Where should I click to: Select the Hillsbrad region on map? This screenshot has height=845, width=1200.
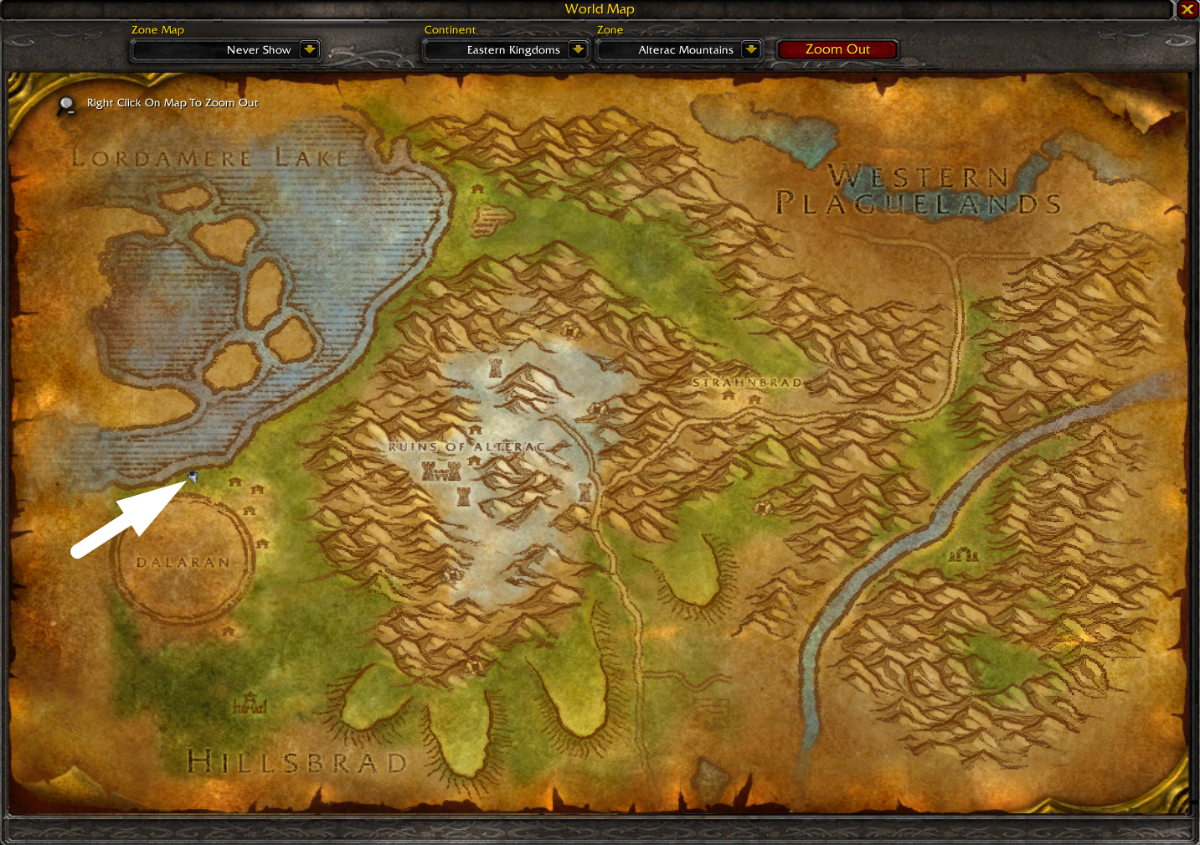pos(297,762)
